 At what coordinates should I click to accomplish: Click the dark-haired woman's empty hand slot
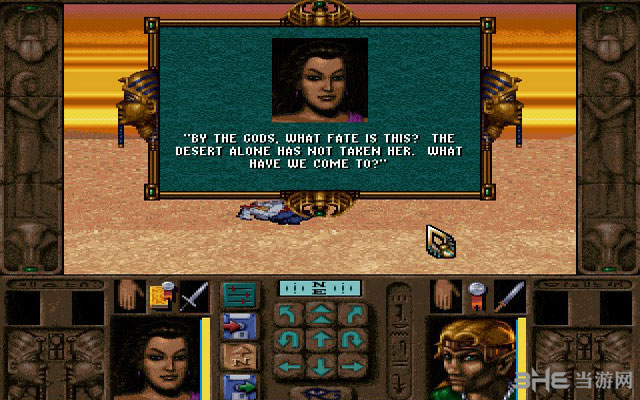128,297
